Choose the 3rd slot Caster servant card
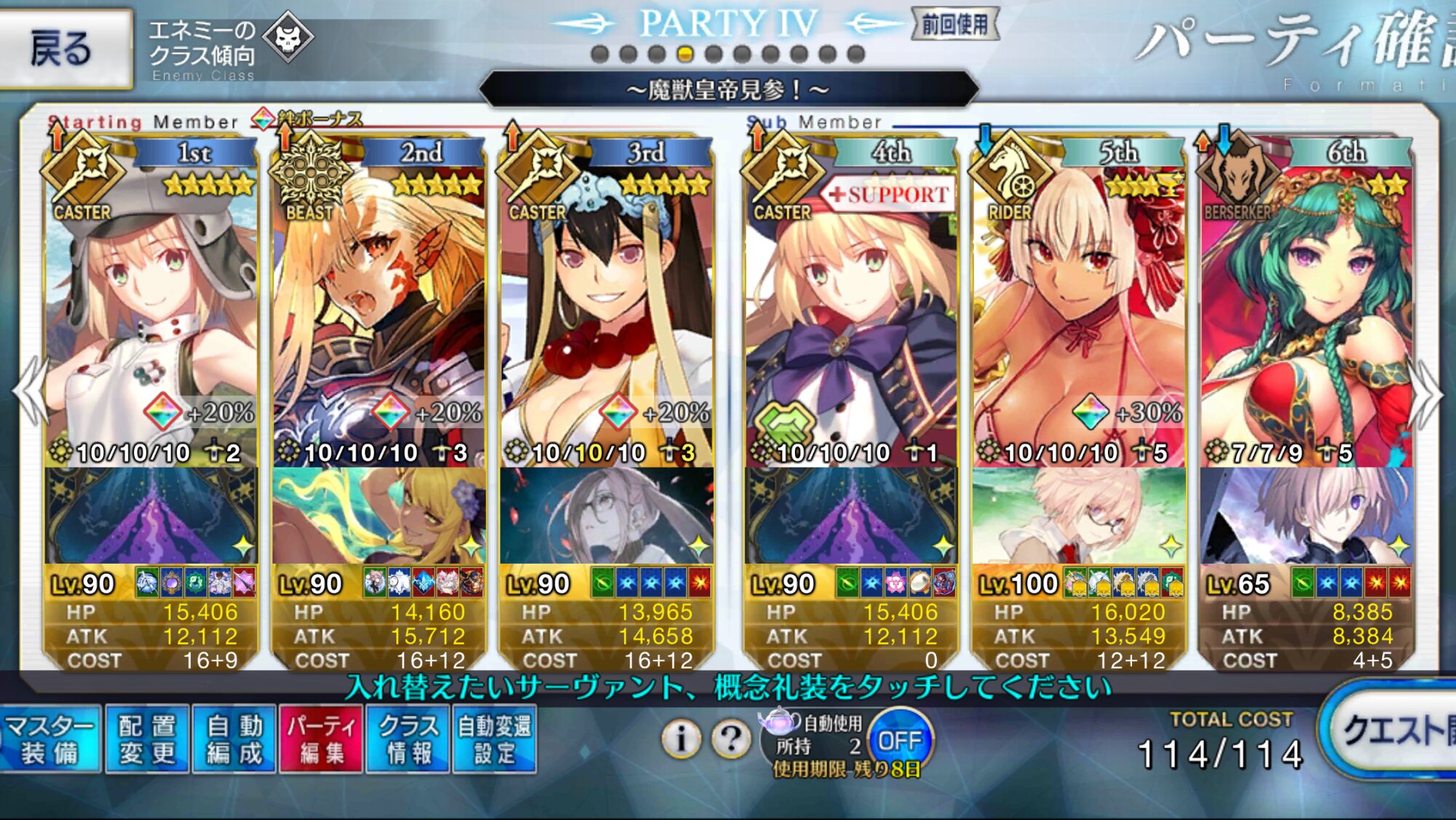Image resolution: width=1456 pixels, height=820 pixels. click(x=606, y=306)
